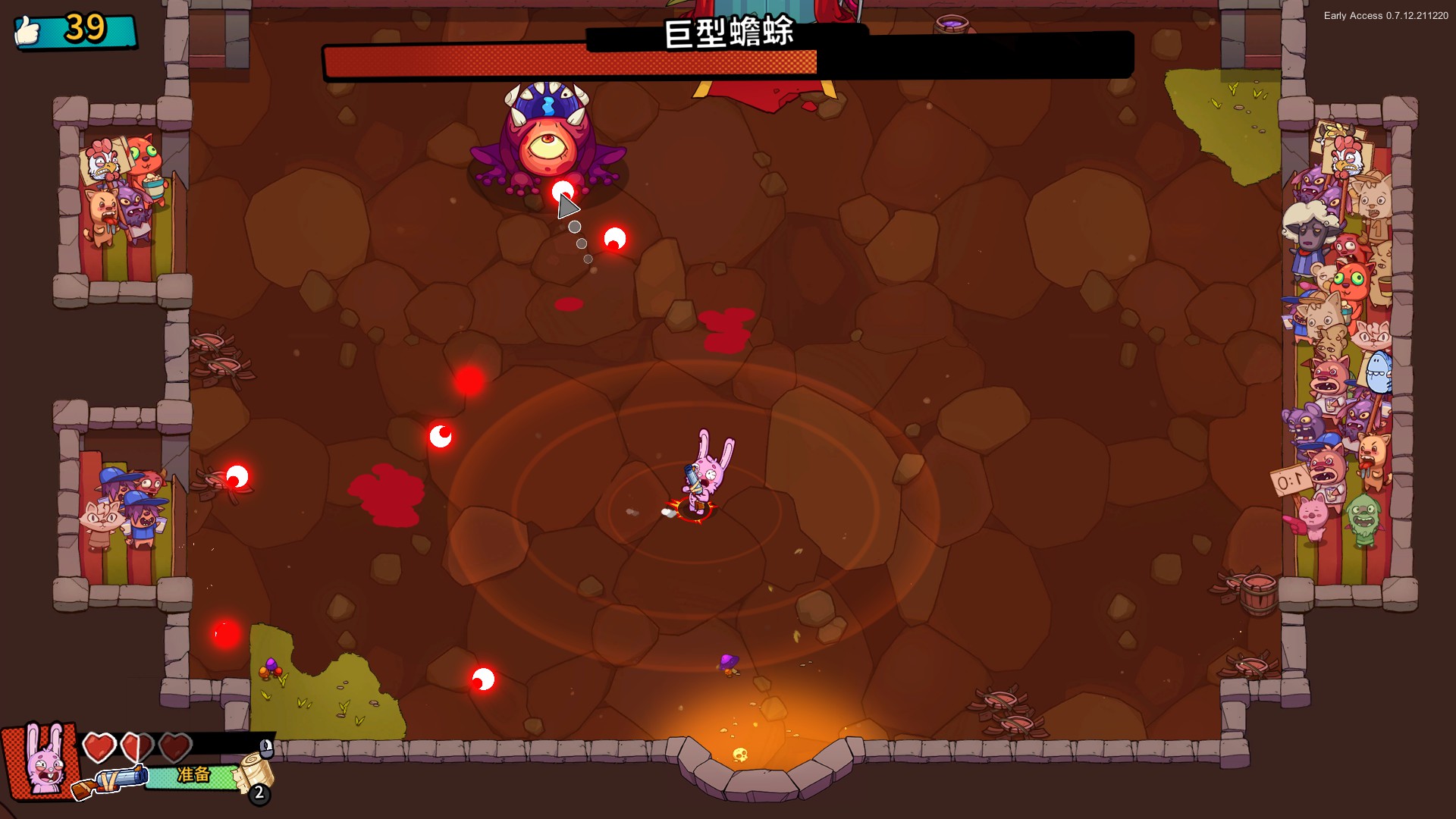Use the bandage roll item
This screenshot has width=1456, height=819.
click(256, 771)
